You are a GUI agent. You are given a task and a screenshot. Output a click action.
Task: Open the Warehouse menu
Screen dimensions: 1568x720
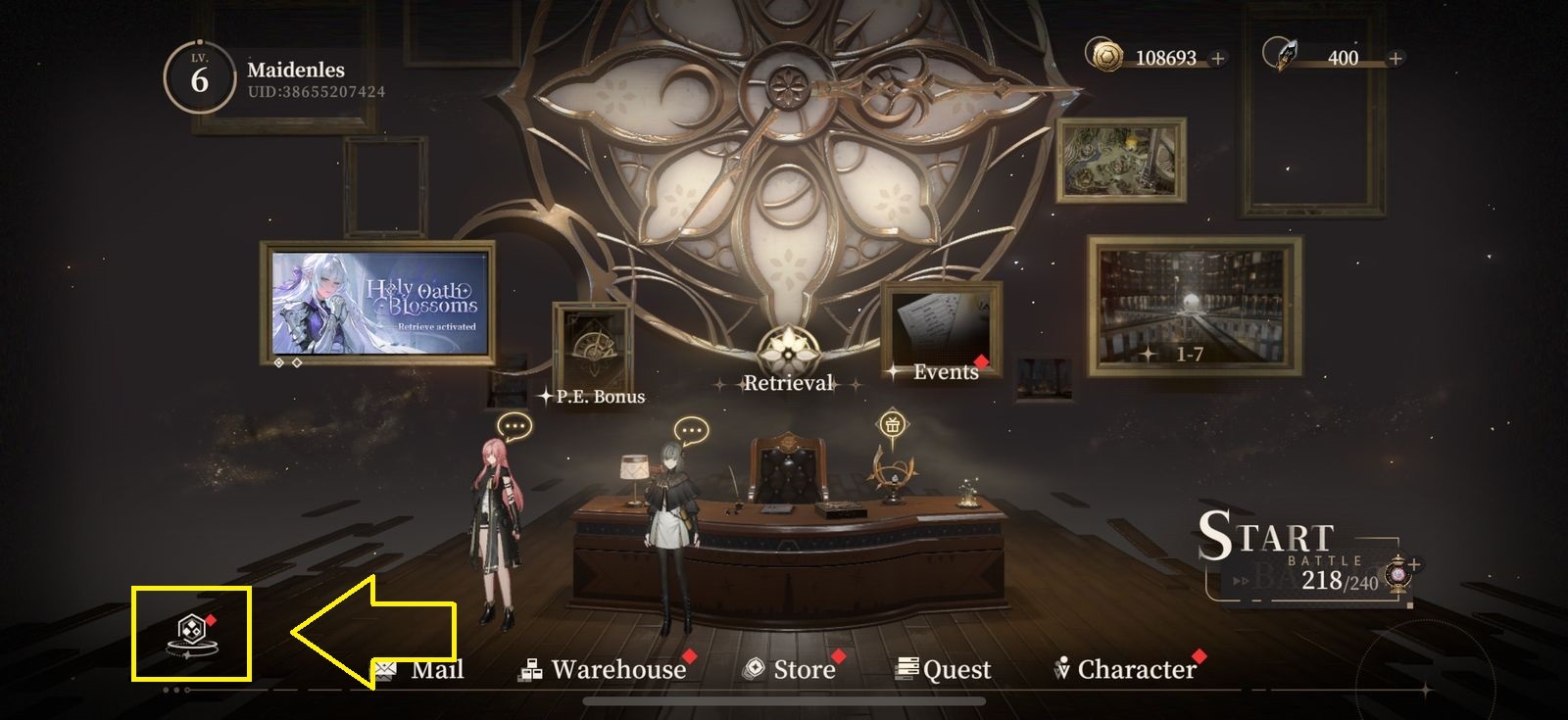tap(604, 670)
